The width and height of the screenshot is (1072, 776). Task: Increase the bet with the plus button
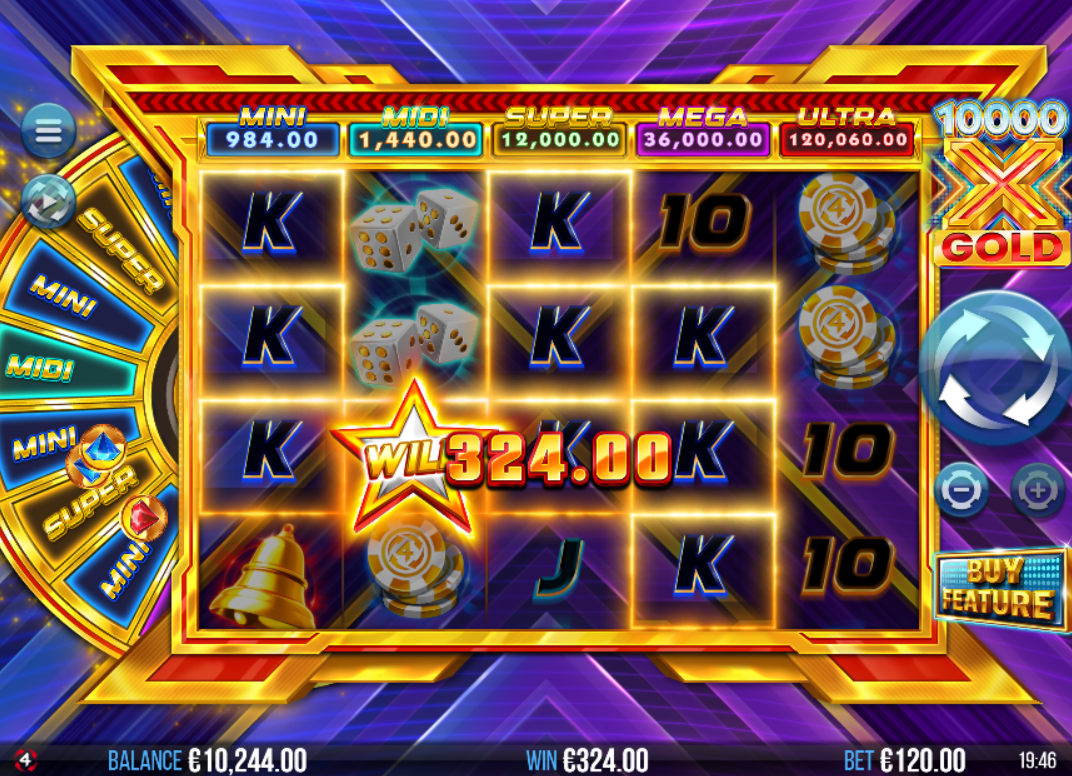[x=1037, y=490]
